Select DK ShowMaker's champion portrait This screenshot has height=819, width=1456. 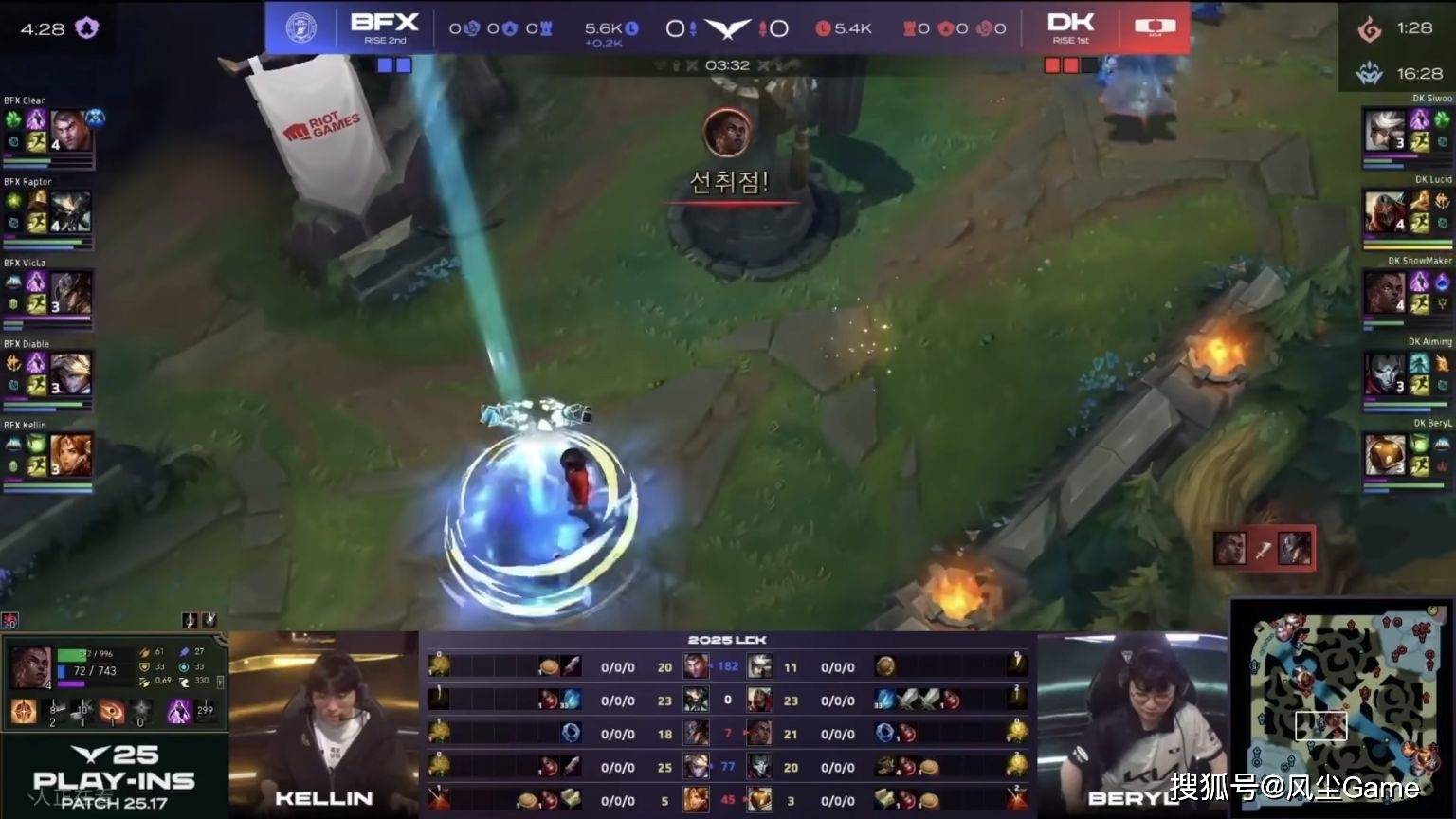coord(1384,292)
